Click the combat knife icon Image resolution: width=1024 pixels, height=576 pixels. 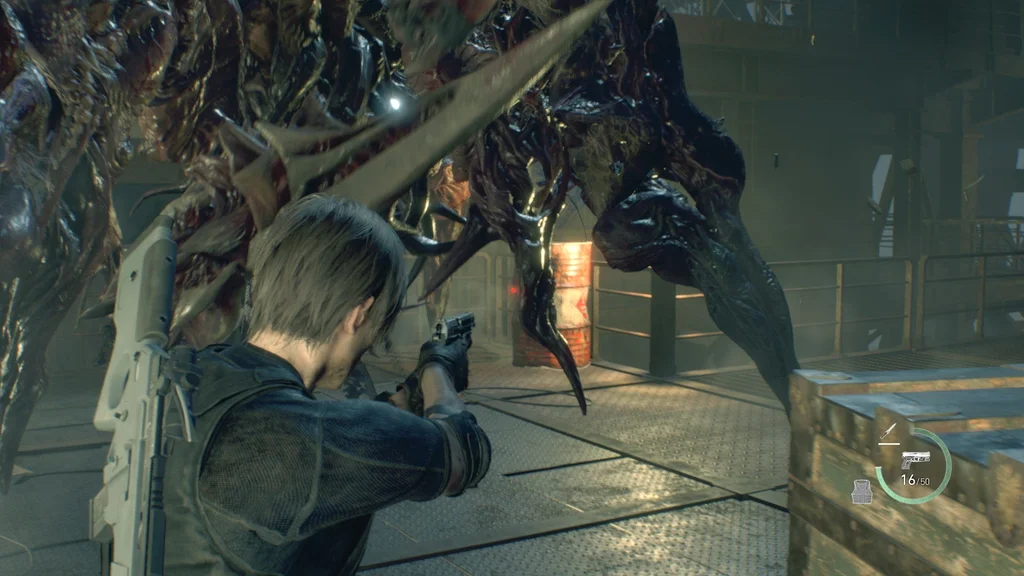click(x=889, y=432)
